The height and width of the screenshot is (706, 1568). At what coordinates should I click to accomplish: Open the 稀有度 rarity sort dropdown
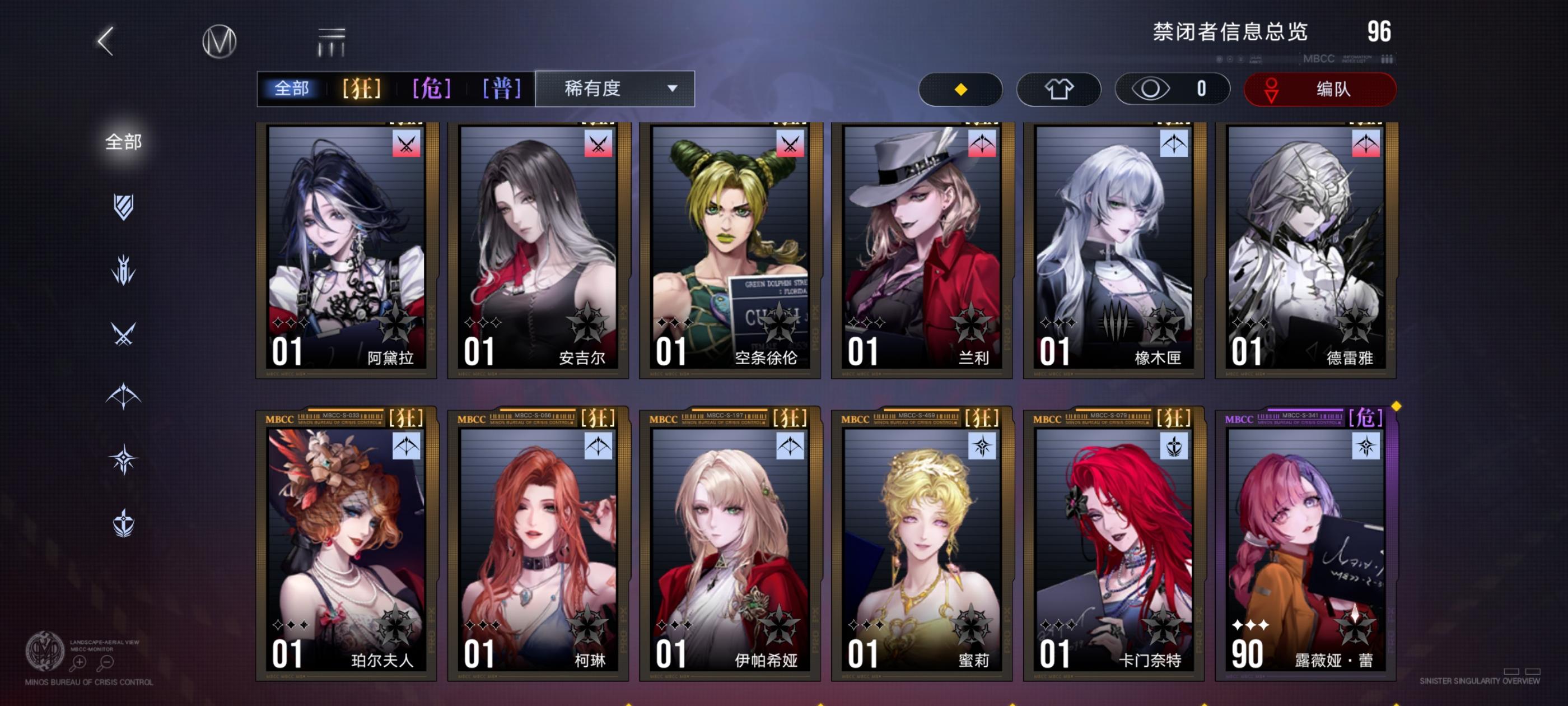pyautogui.click(x=615, y=89)
